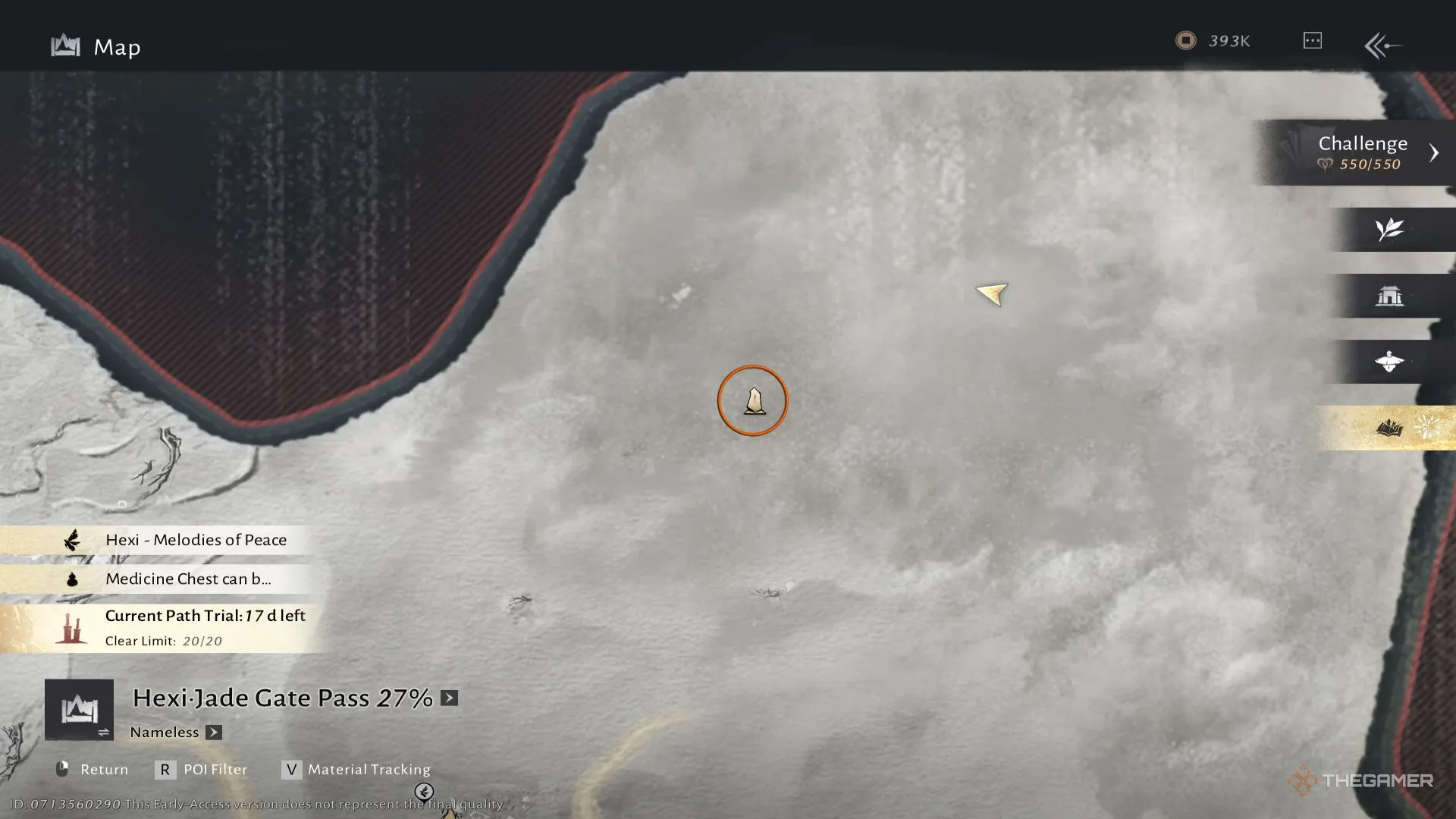Select the highlighted gold map tab
This screenshot has height=819, width=1456.
[1389, 428]
